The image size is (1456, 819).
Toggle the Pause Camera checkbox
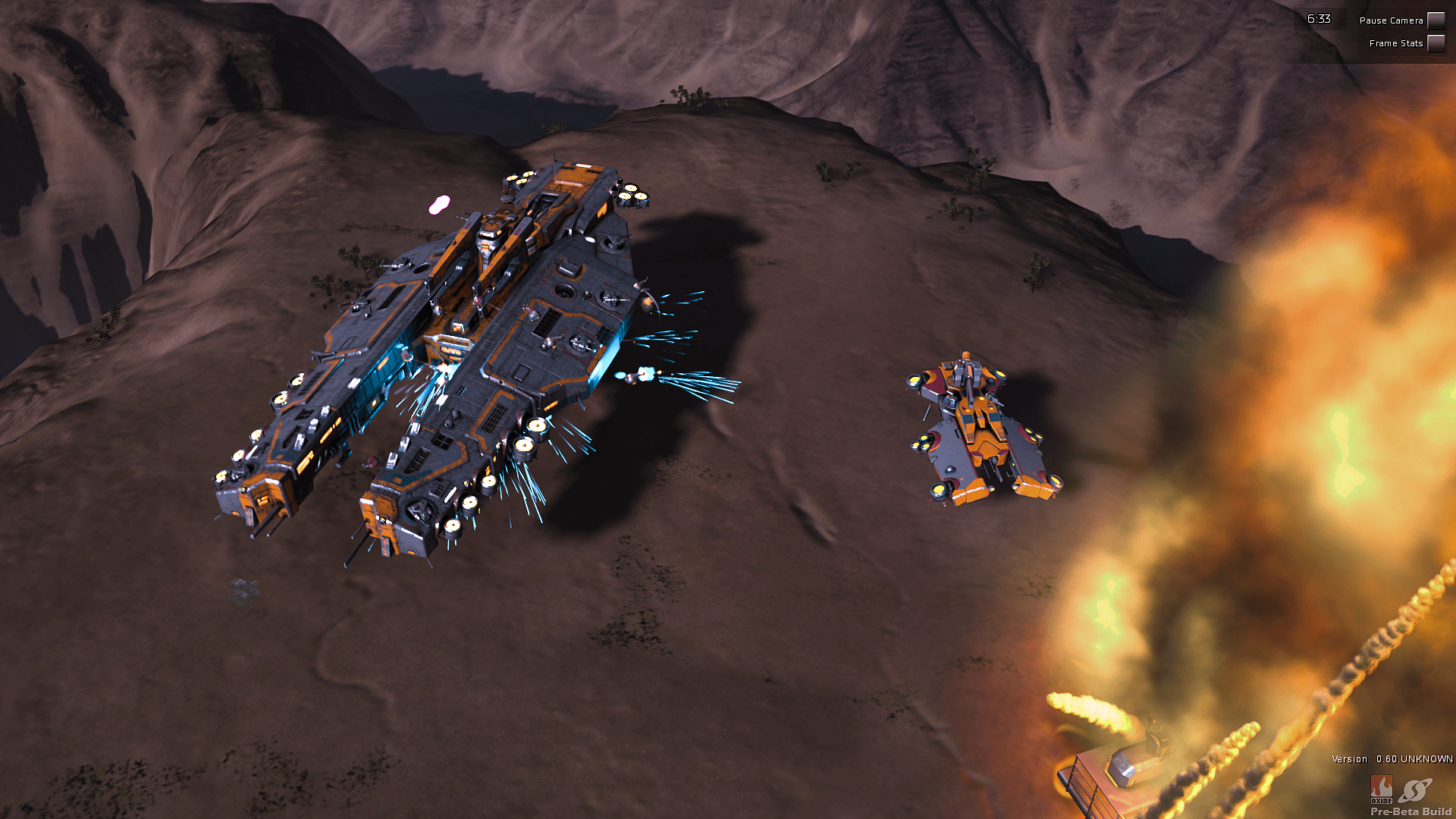[1436, 20]
